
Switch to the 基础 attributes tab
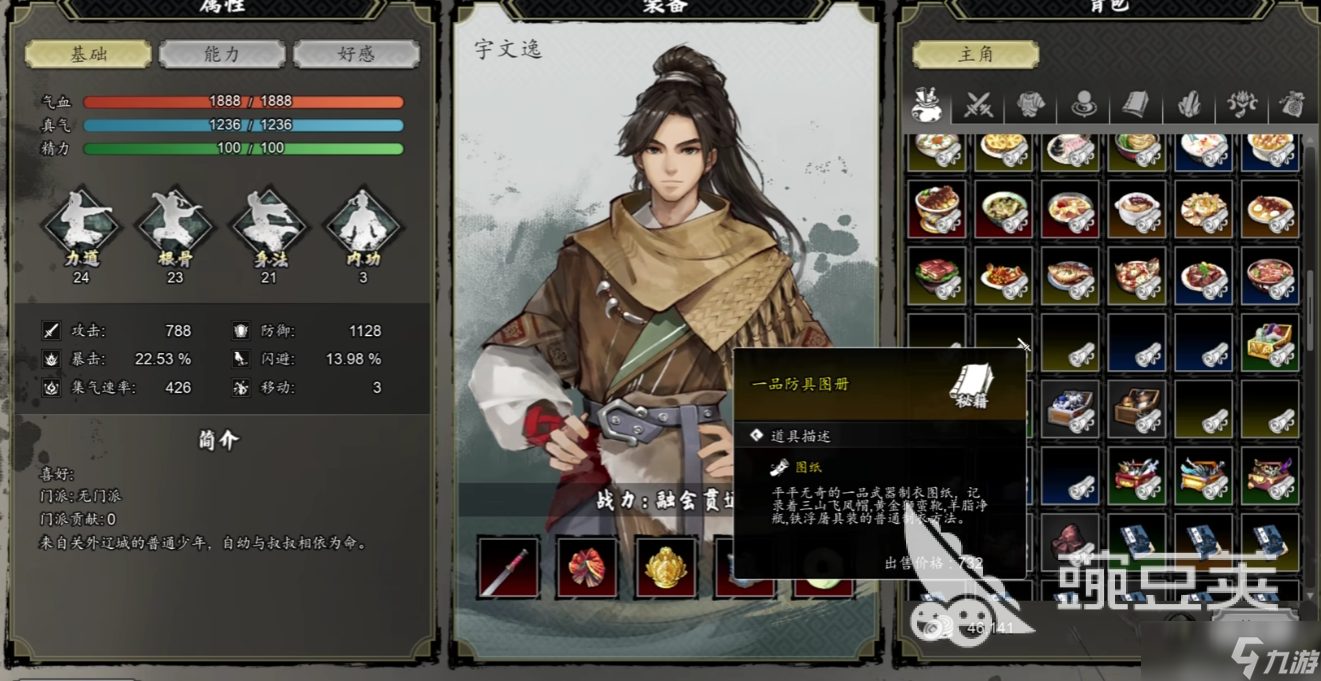(x=88, y=54)
